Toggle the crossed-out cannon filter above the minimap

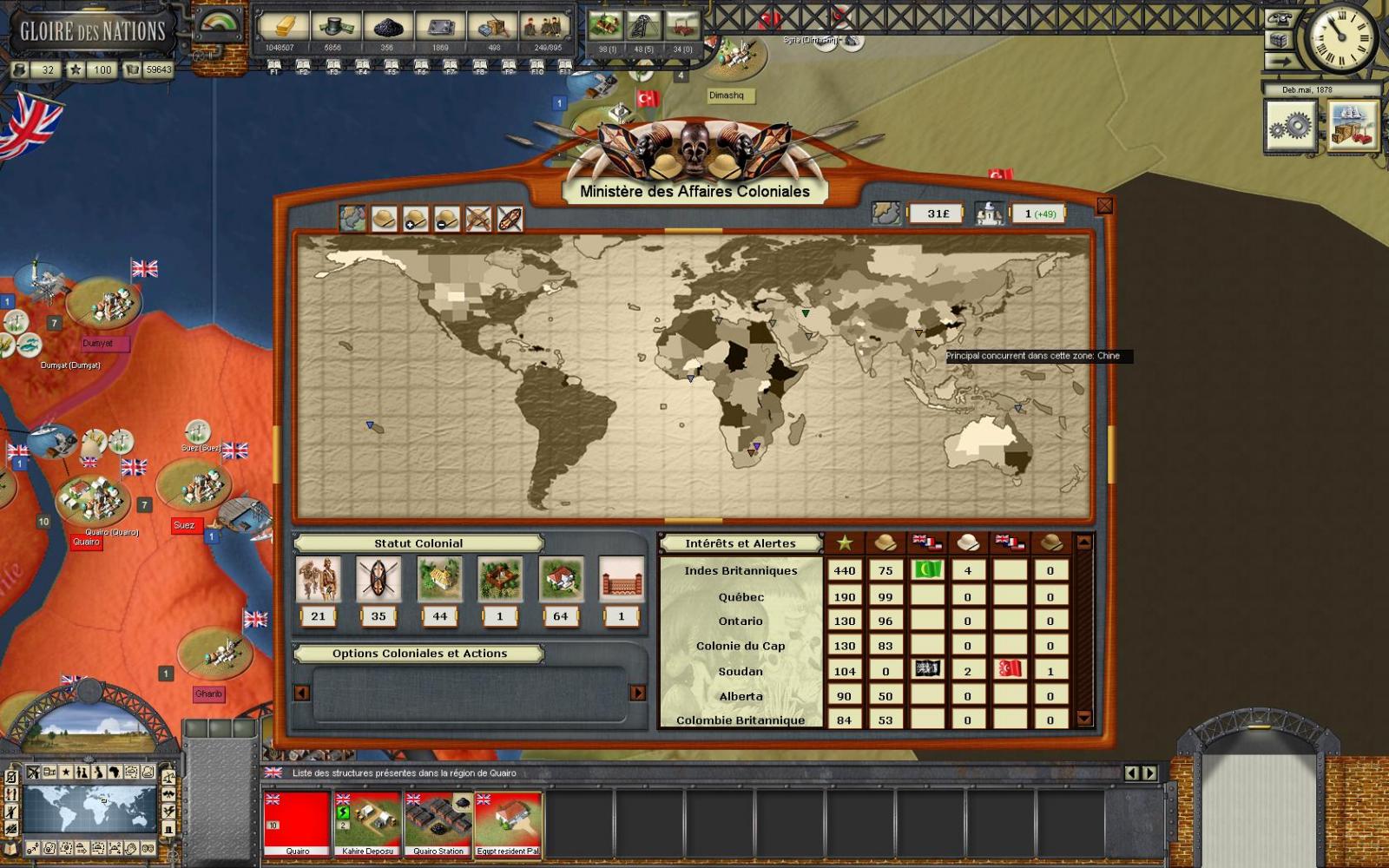tap(32, 773)
